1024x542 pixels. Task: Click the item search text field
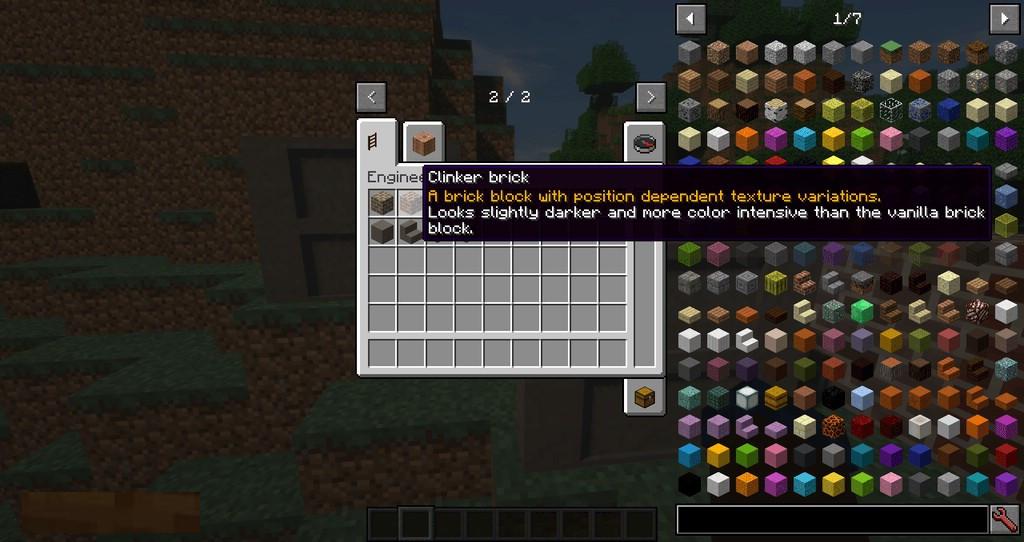coord(832,520)
